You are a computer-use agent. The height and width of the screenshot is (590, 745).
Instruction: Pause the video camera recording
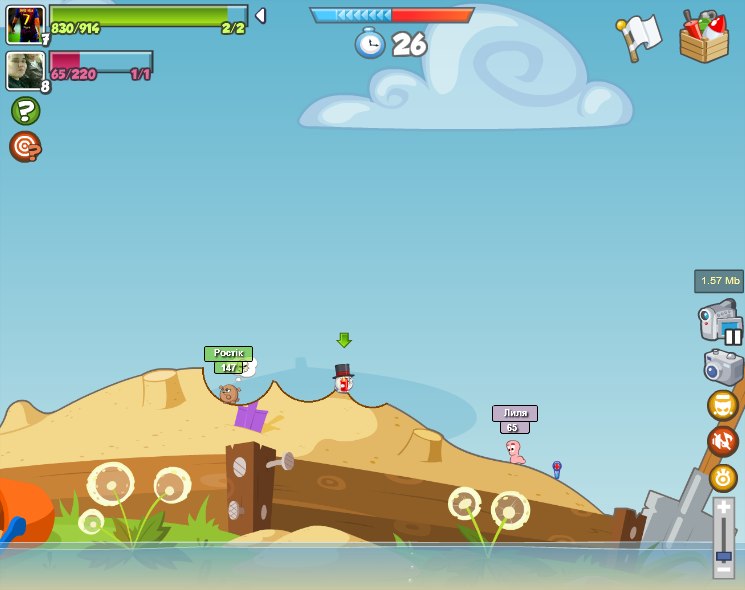[733, 336]
